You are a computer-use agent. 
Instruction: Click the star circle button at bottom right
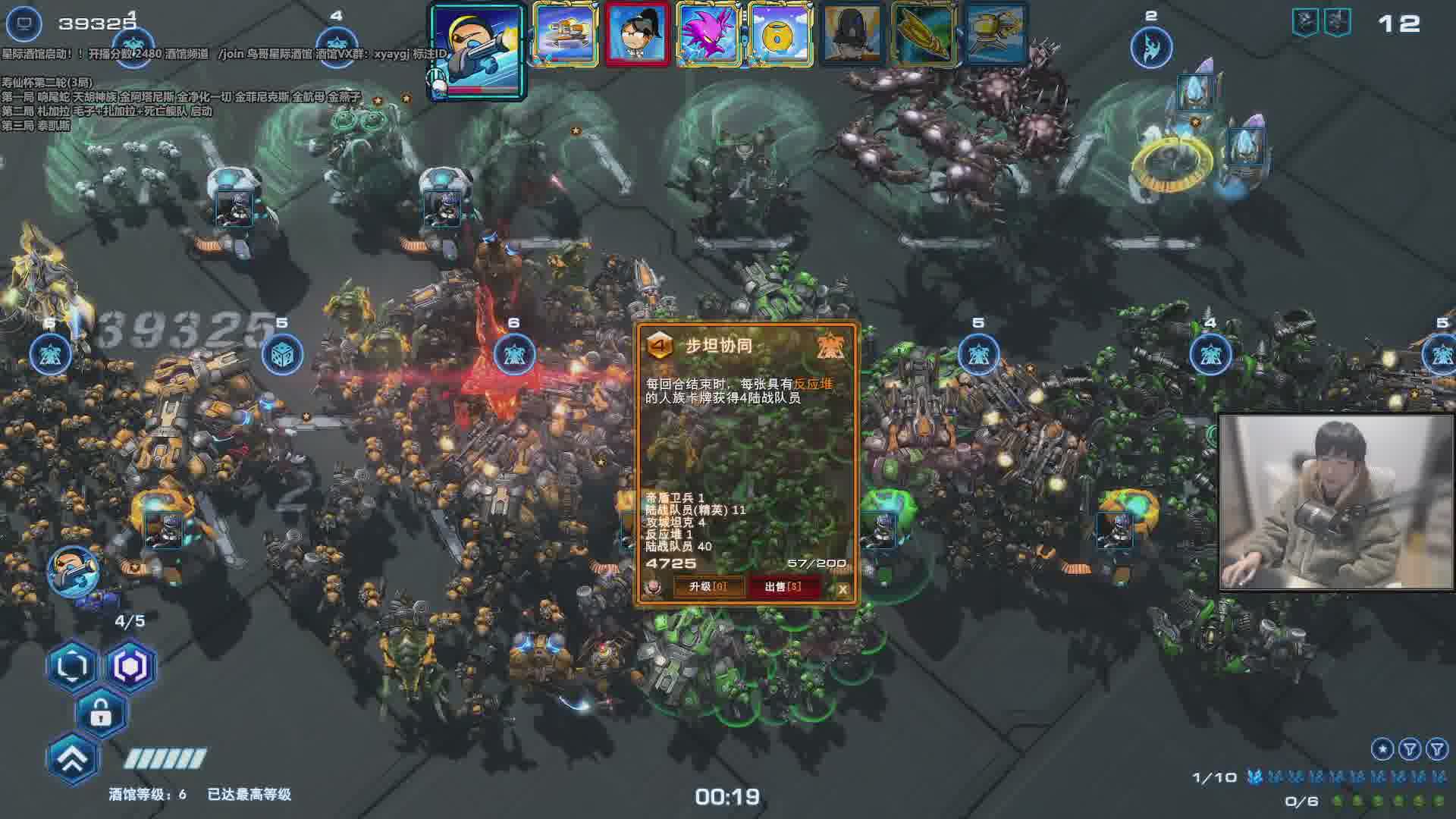coord(1382,749)
